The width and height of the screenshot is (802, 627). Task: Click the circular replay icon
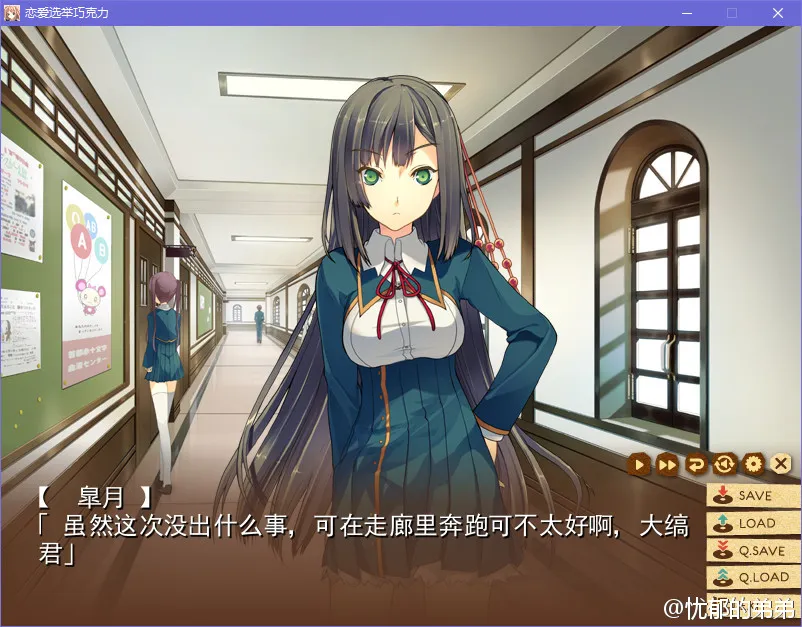click(x=724, y=464)
